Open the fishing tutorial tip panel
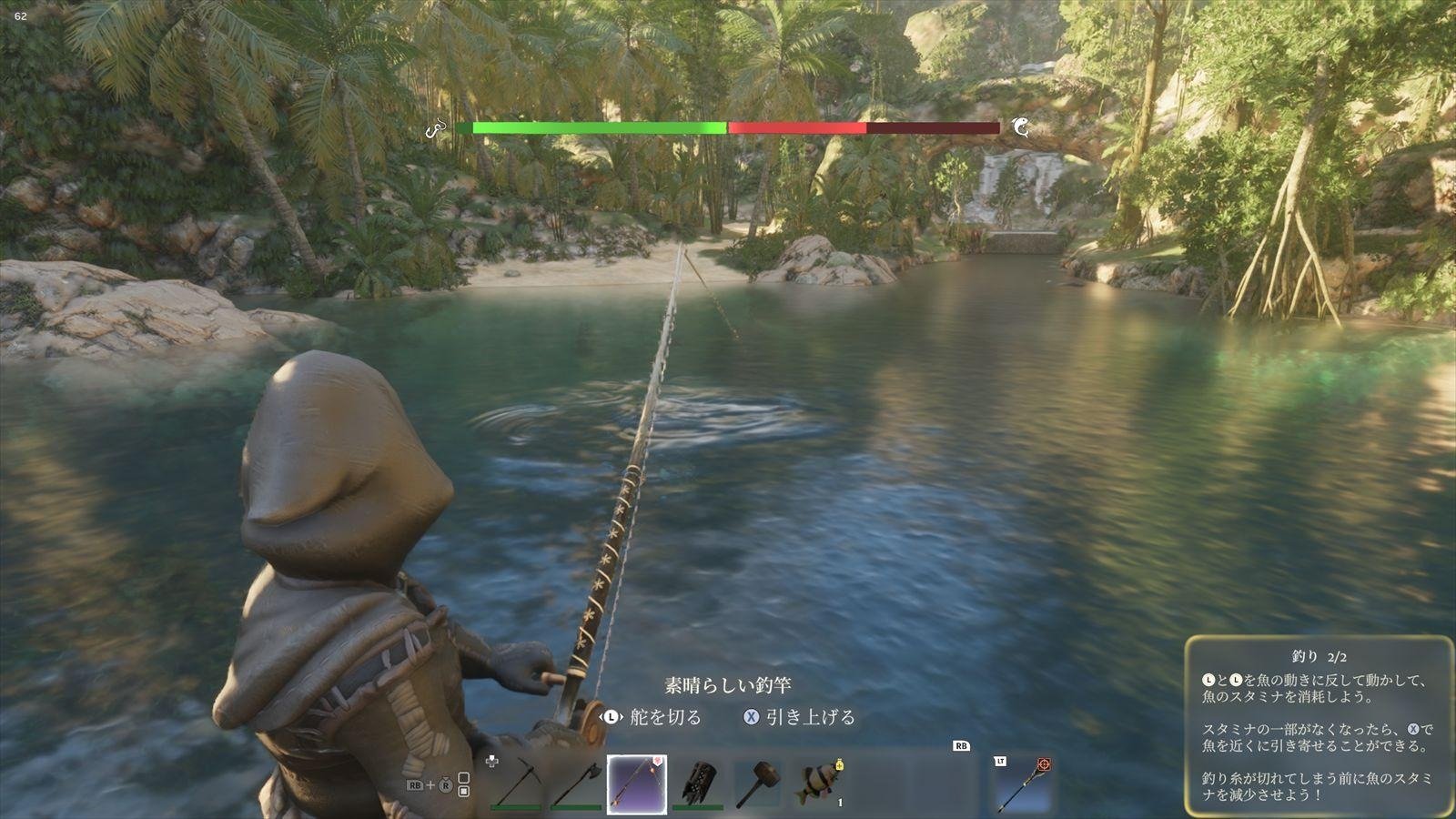Viewport: 1456px width, 819px height. tap(1318, 725)
